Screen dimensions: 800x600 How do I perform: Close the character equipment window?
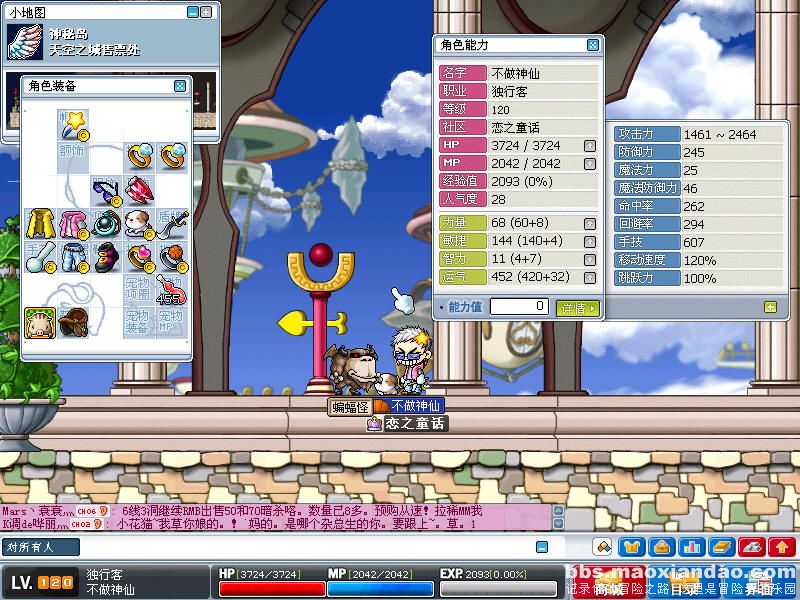(180, 86)
